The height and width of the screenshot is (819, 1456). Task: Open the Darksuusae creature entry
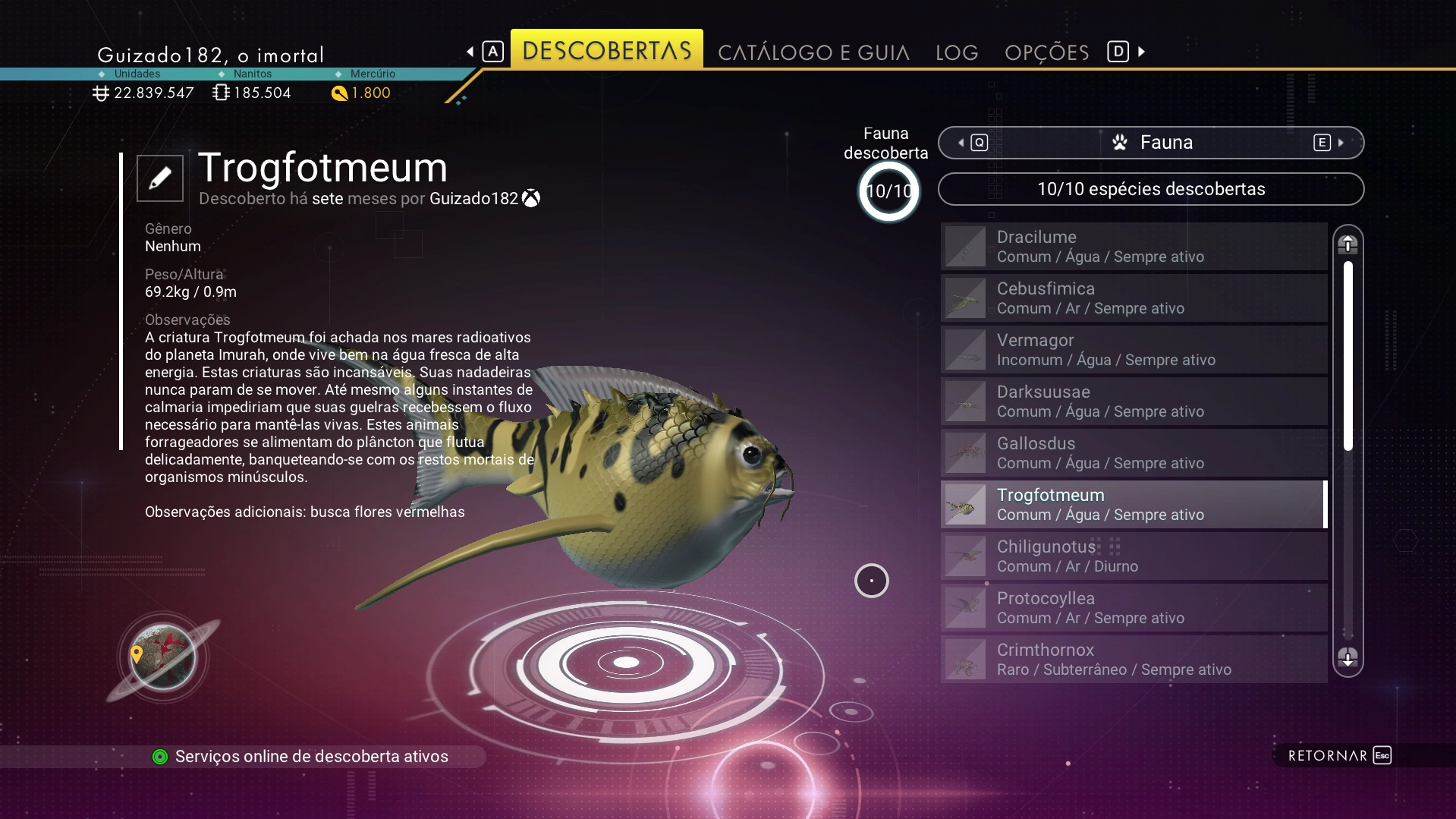tap(1134, 402)
